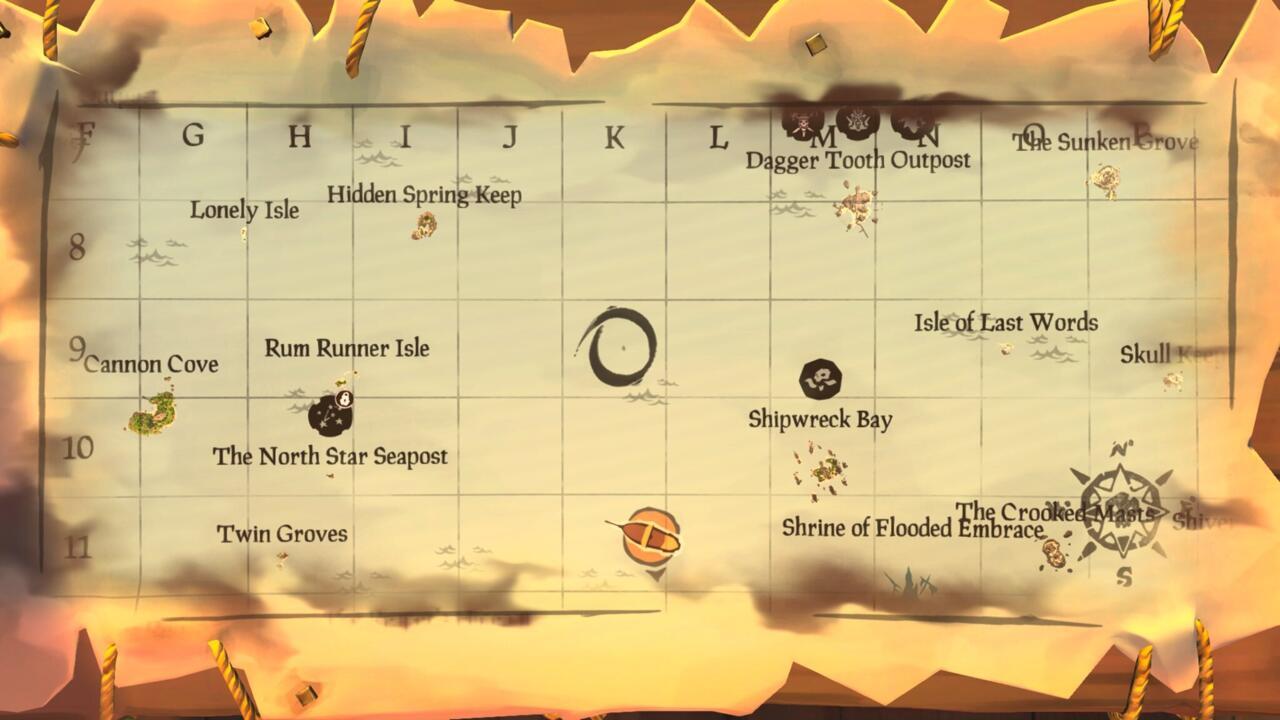Screen dimensions: 1280x720
Task: Click the Lonely Isle name text
Action: click(244, 211)
